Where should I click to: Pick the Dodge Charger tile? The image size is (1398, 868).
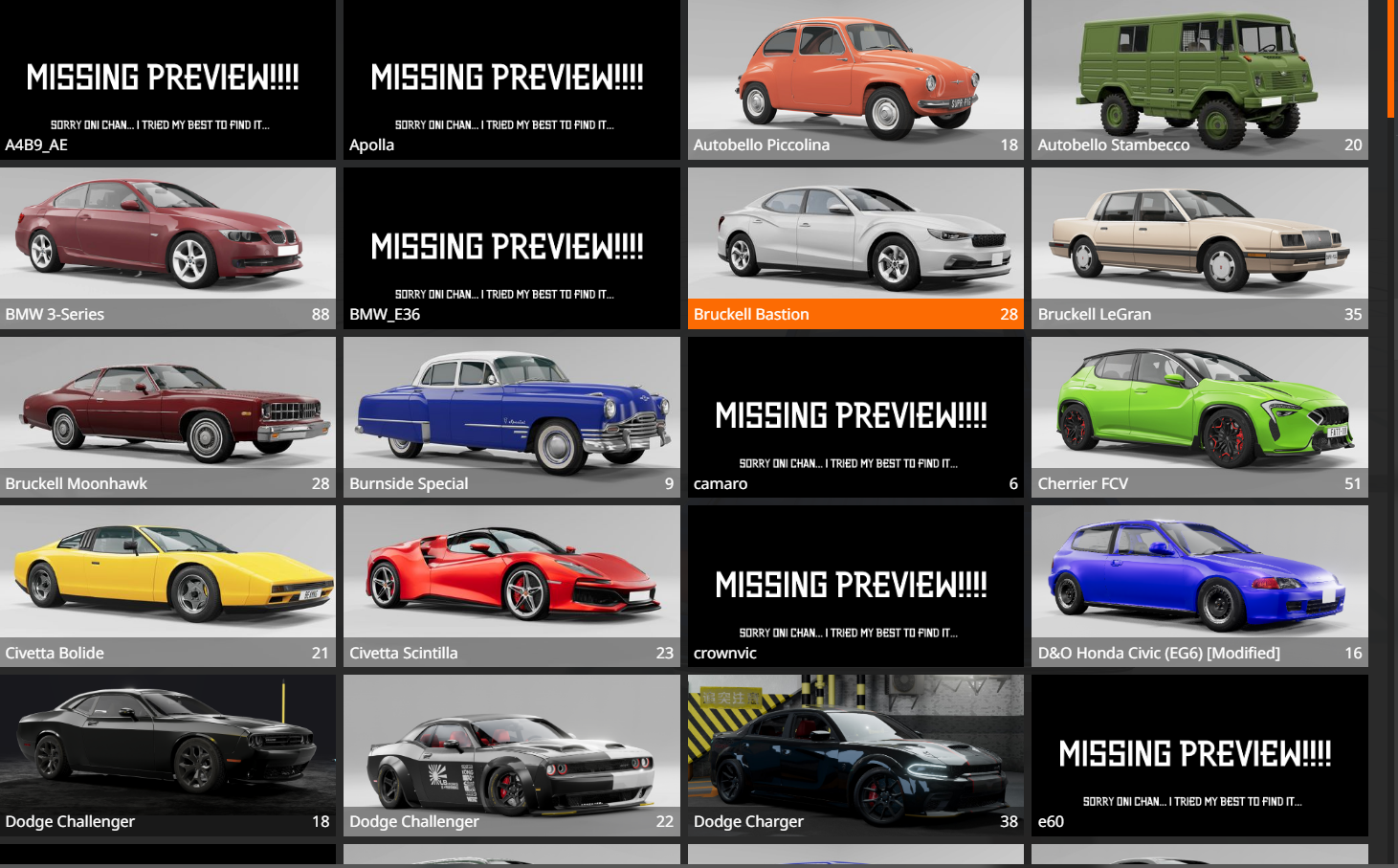[855, 754]
